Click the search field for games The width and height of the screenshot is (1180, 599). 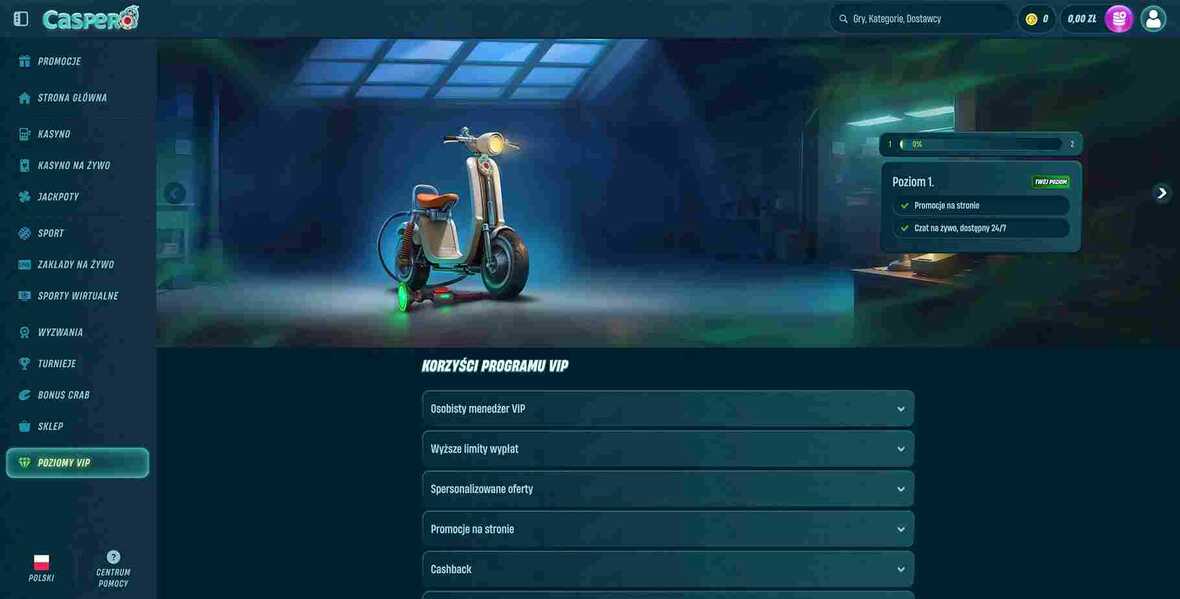pyautogui.click(x=925, y=19)
